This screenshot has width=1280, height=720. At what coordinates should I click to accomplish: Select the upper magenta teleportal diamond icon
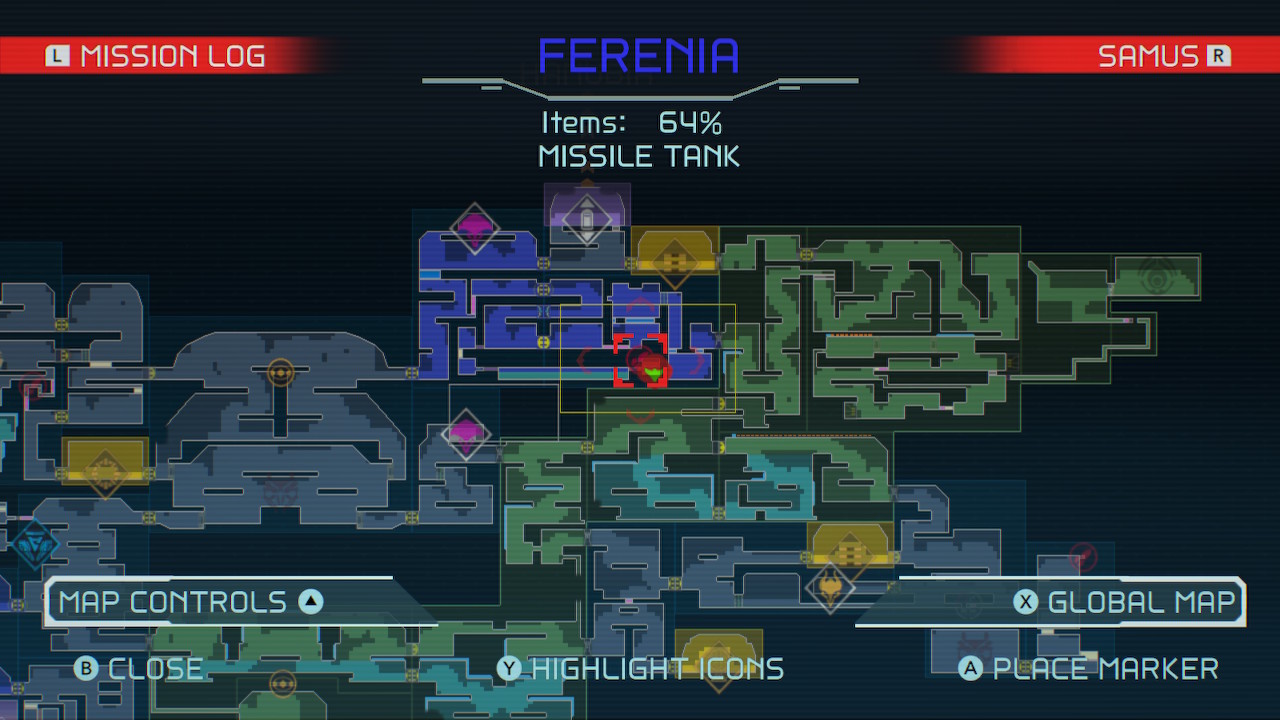pos(474,228)
